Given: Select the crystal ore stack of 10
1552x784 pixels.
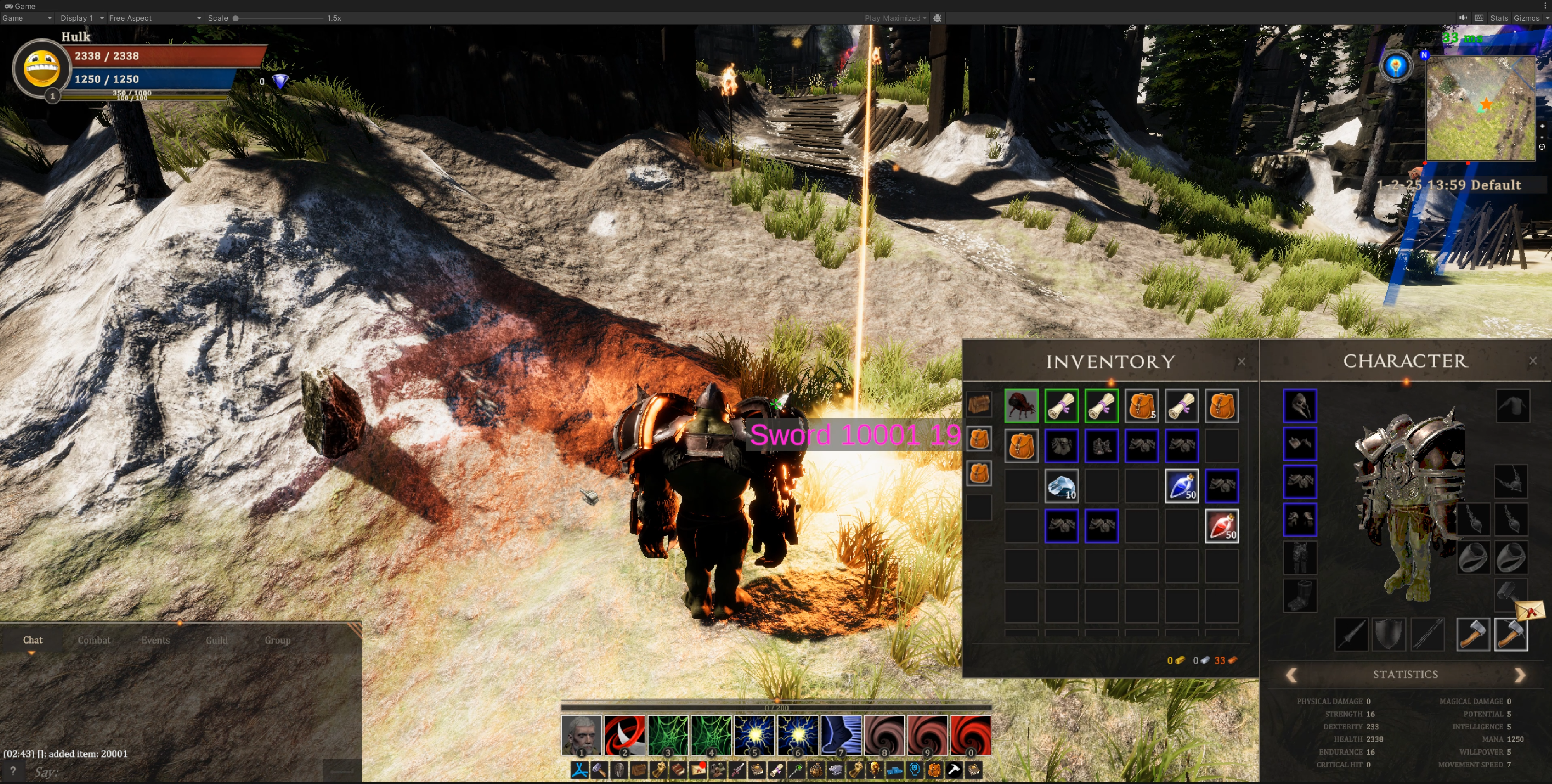Looking at the screenshot, I should pos(1062,486).
